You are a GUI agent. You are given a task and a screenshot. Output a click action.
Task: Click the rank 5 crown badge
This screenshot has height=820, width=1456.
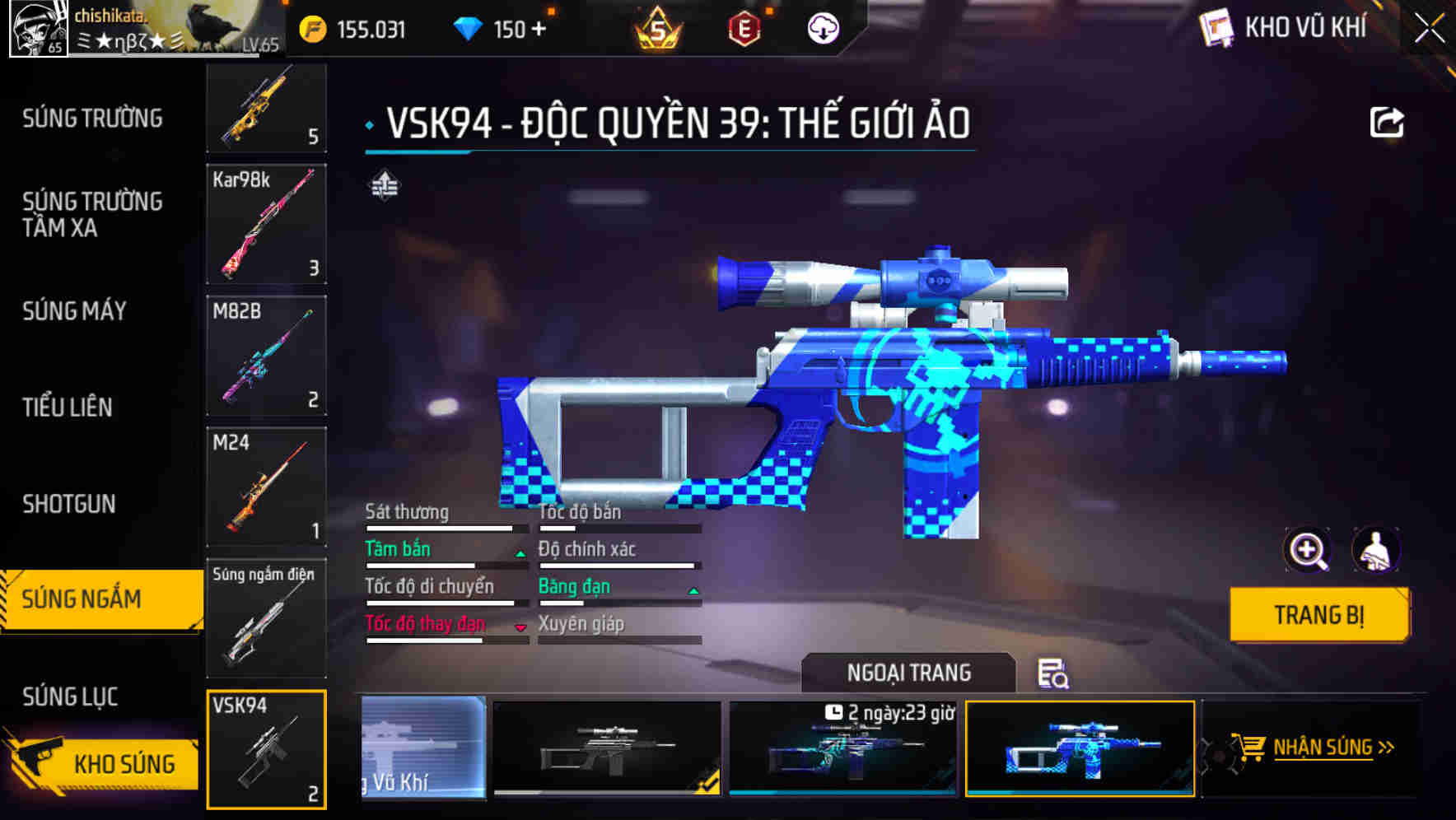pos(659,28)
